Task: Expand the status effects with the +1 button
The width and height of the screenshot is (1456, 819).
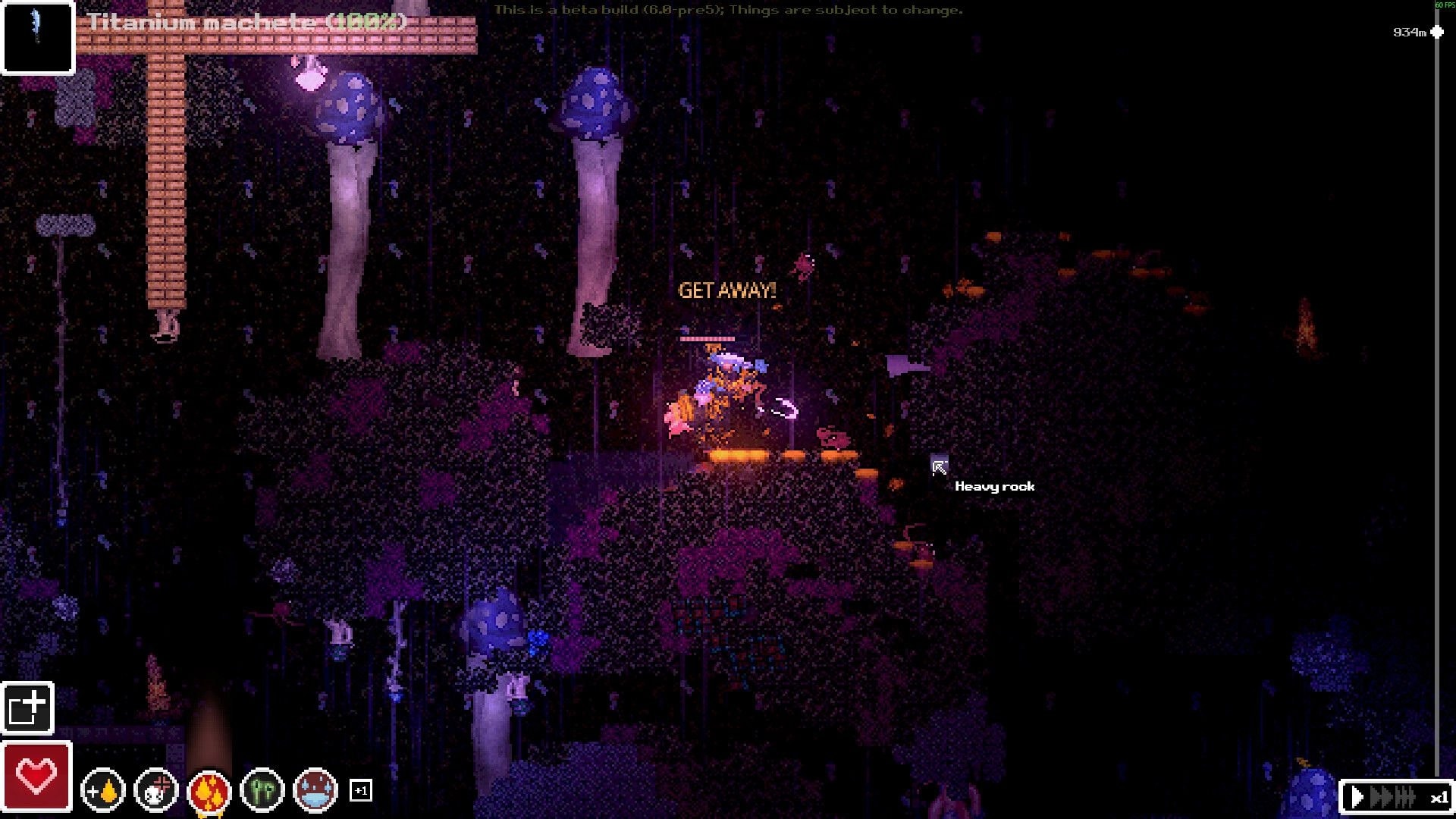Action: click(x=360, y=791)
